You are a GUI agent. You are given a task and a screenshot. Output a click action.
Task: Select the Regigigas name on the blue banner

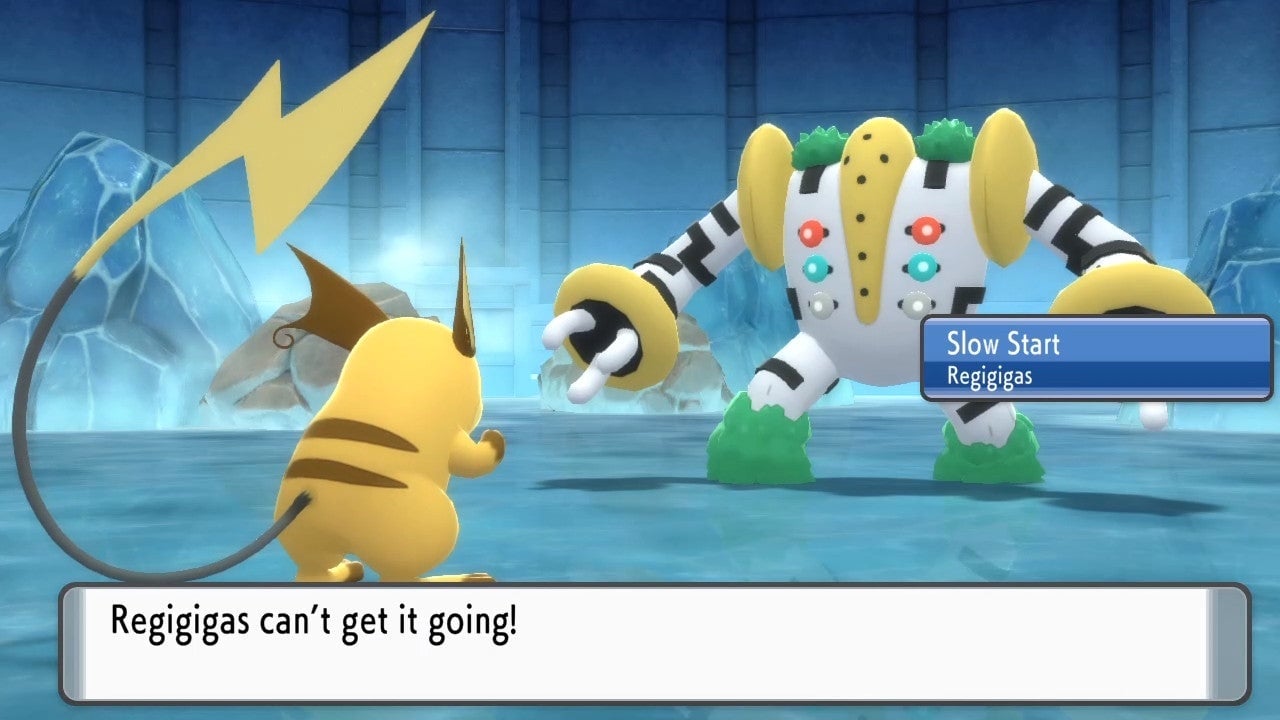[988, 377]
